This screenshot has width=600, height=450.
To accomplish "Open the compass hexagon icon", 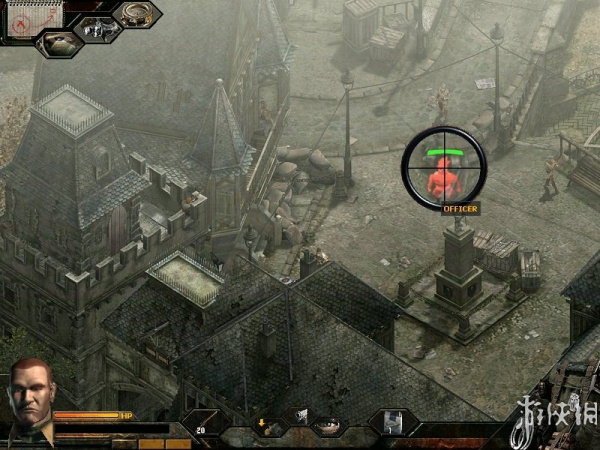I will pyautogui.click(x=136, y=14).
